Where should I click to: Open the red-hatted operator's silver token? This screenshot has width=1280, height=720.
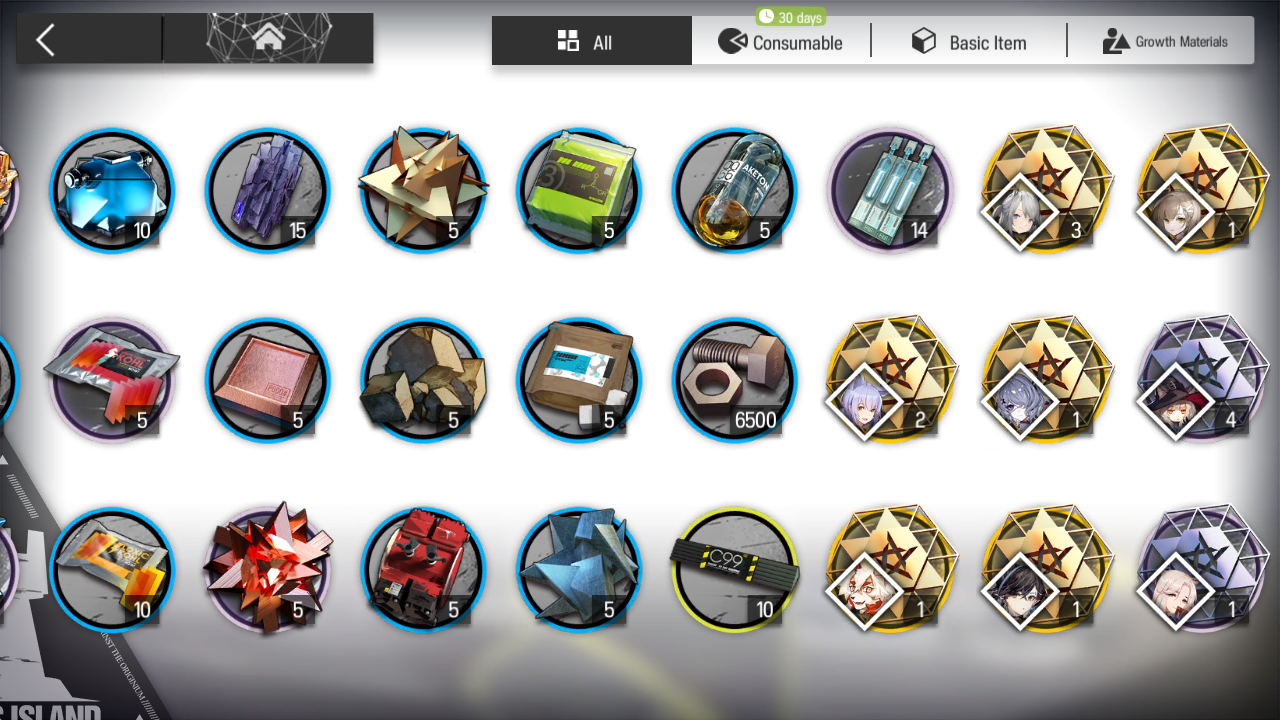coord(1200,380)
